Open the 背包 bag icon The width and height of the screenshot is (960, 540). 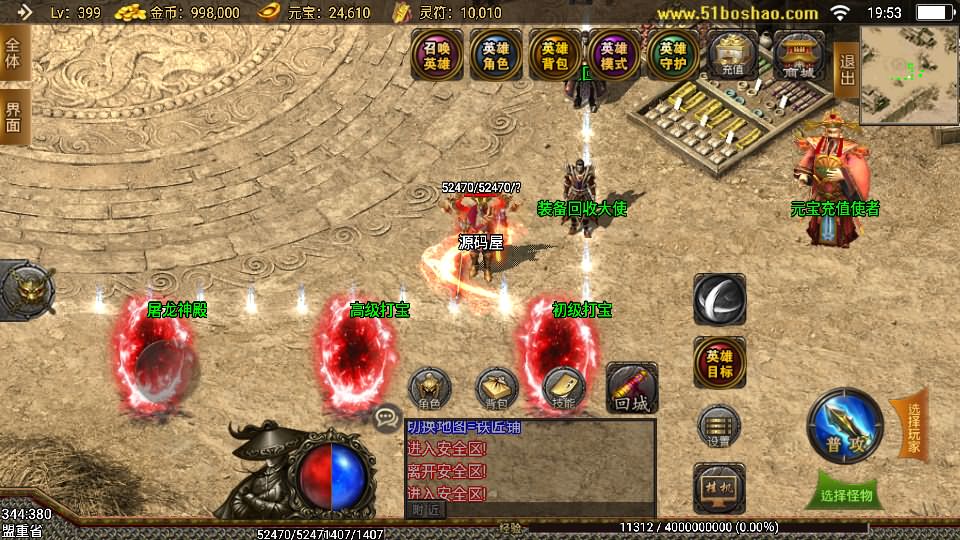(x=497, y=390)
